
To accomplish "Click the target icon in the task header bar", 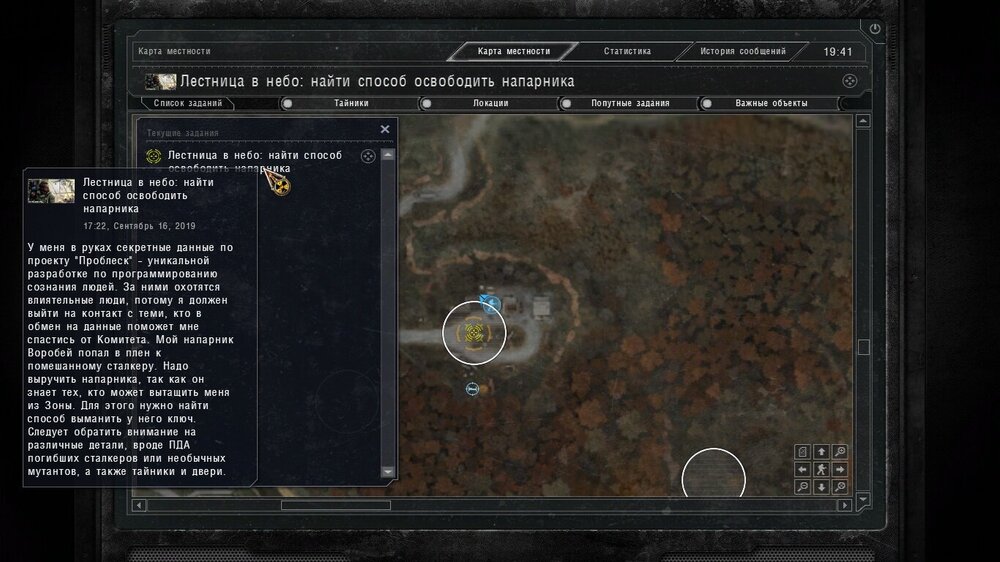I will click(849, 81).
